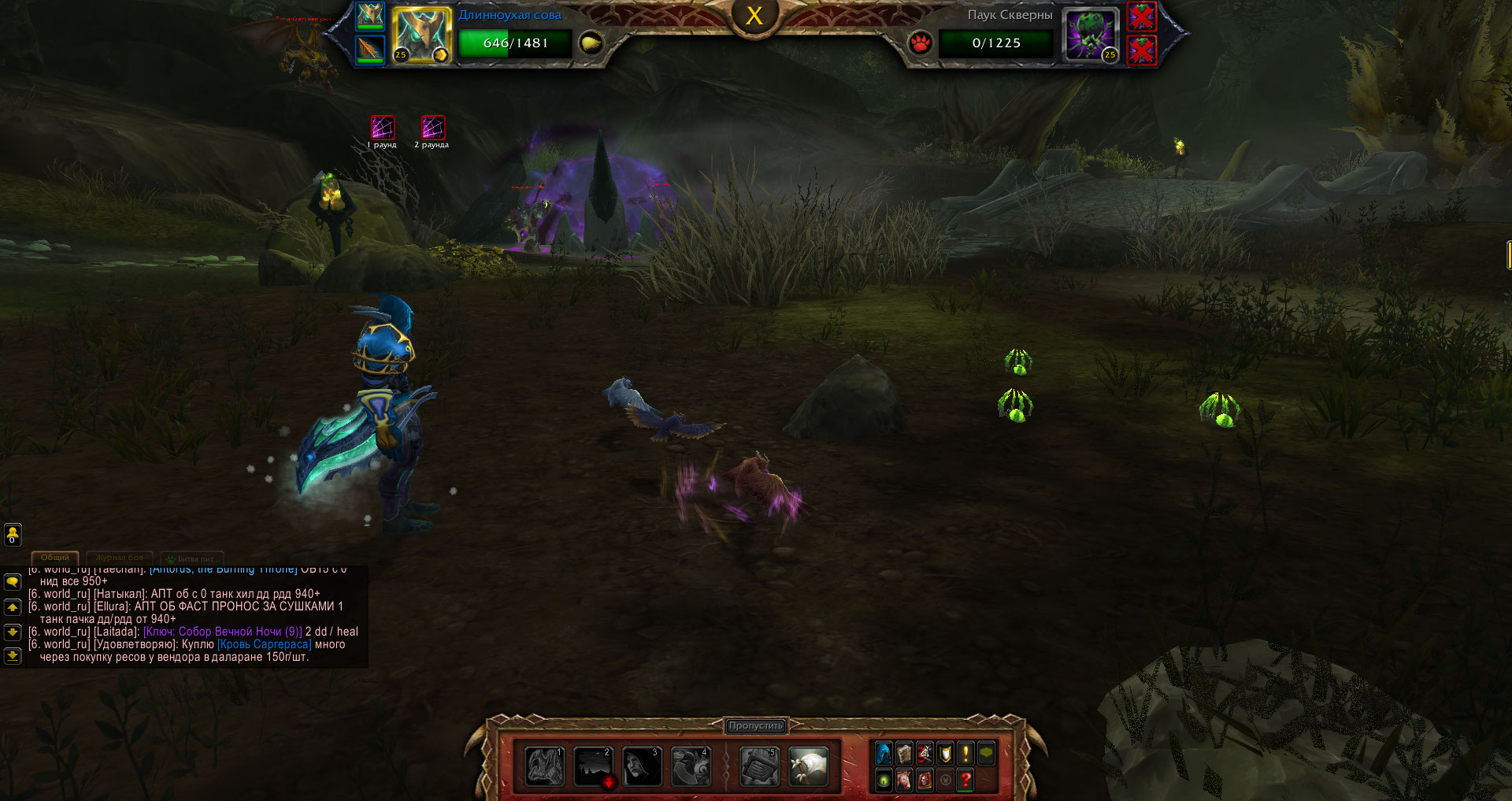Image resolution: width=1512 pixels, height=801 pixels.
Task: Click the Пропустить skip turn button
Action: 755,725
